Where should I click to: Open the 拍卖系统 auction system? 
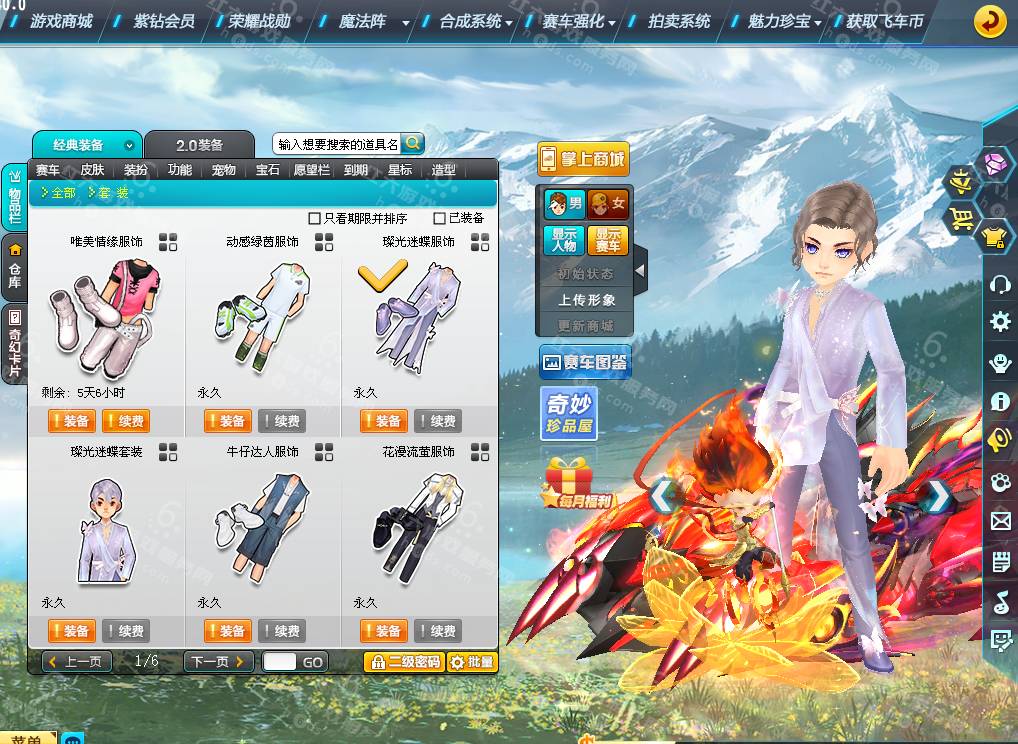click(679, 21)
